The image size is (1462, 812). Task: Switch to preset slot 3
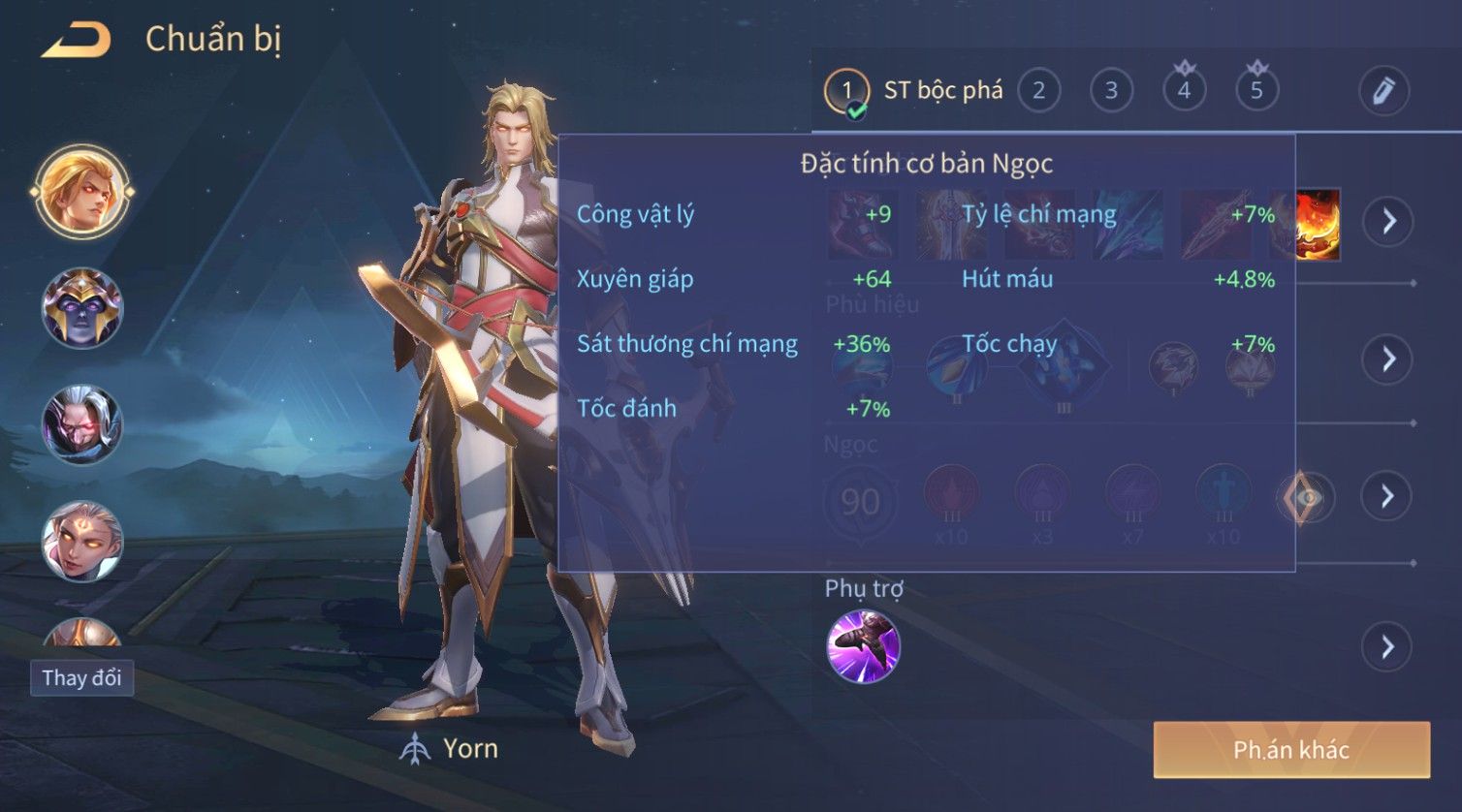tap(1111, 91)
